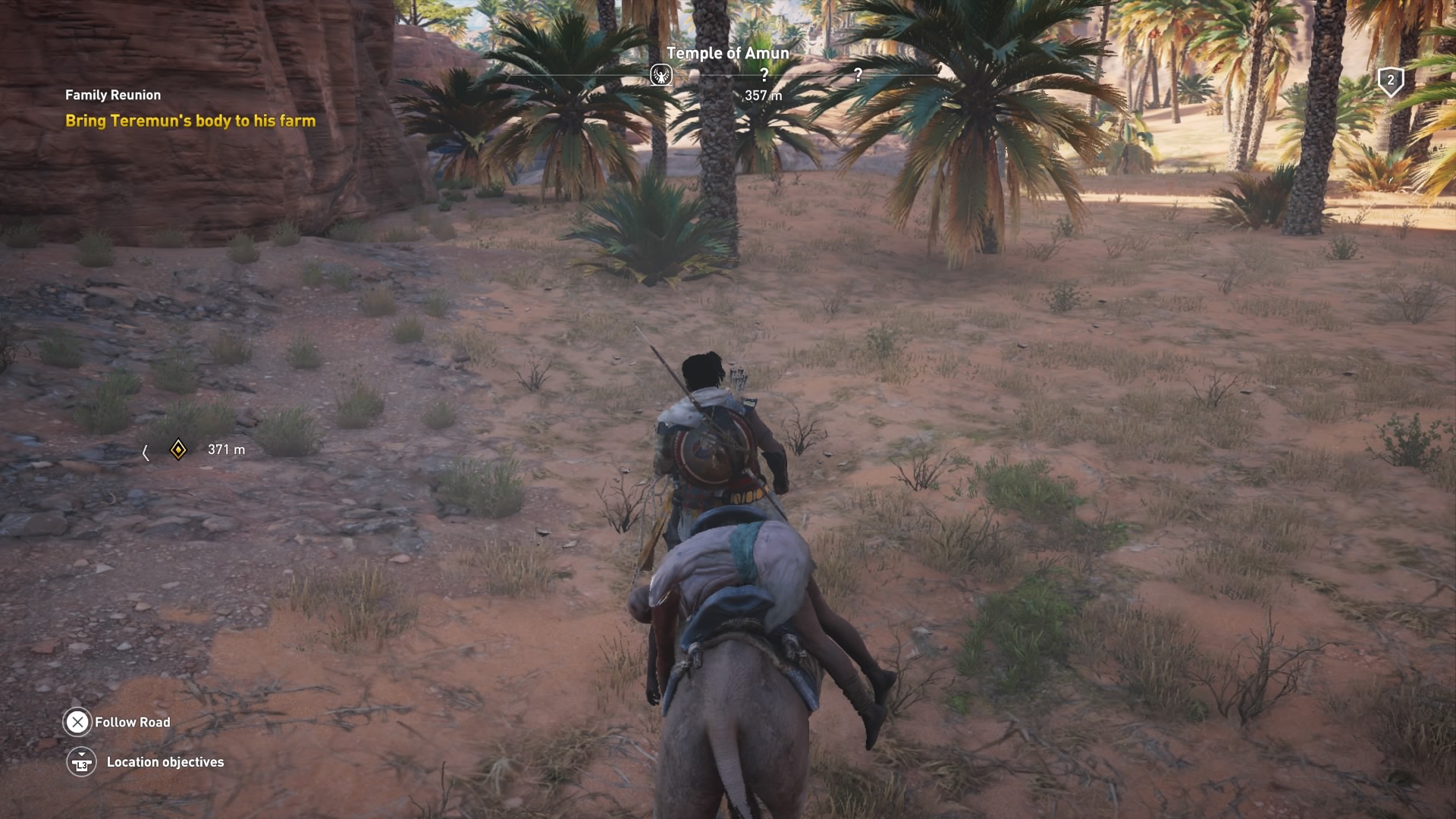
Task: Click the Temple of Amun location label
Action: [x=727, y=53]
